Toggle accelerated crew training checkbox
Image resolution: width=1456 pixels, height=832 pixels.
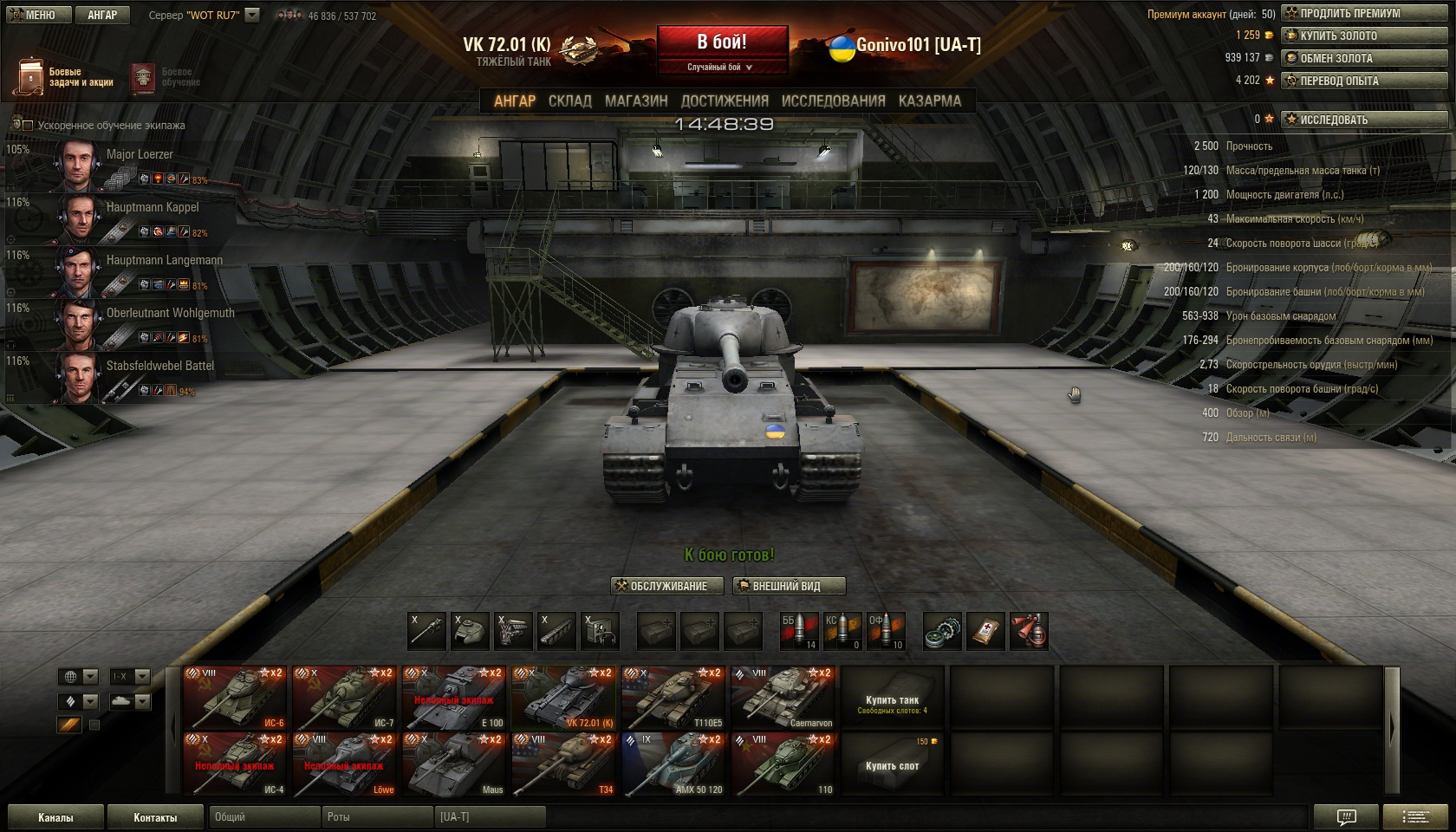tap(28, 126)
